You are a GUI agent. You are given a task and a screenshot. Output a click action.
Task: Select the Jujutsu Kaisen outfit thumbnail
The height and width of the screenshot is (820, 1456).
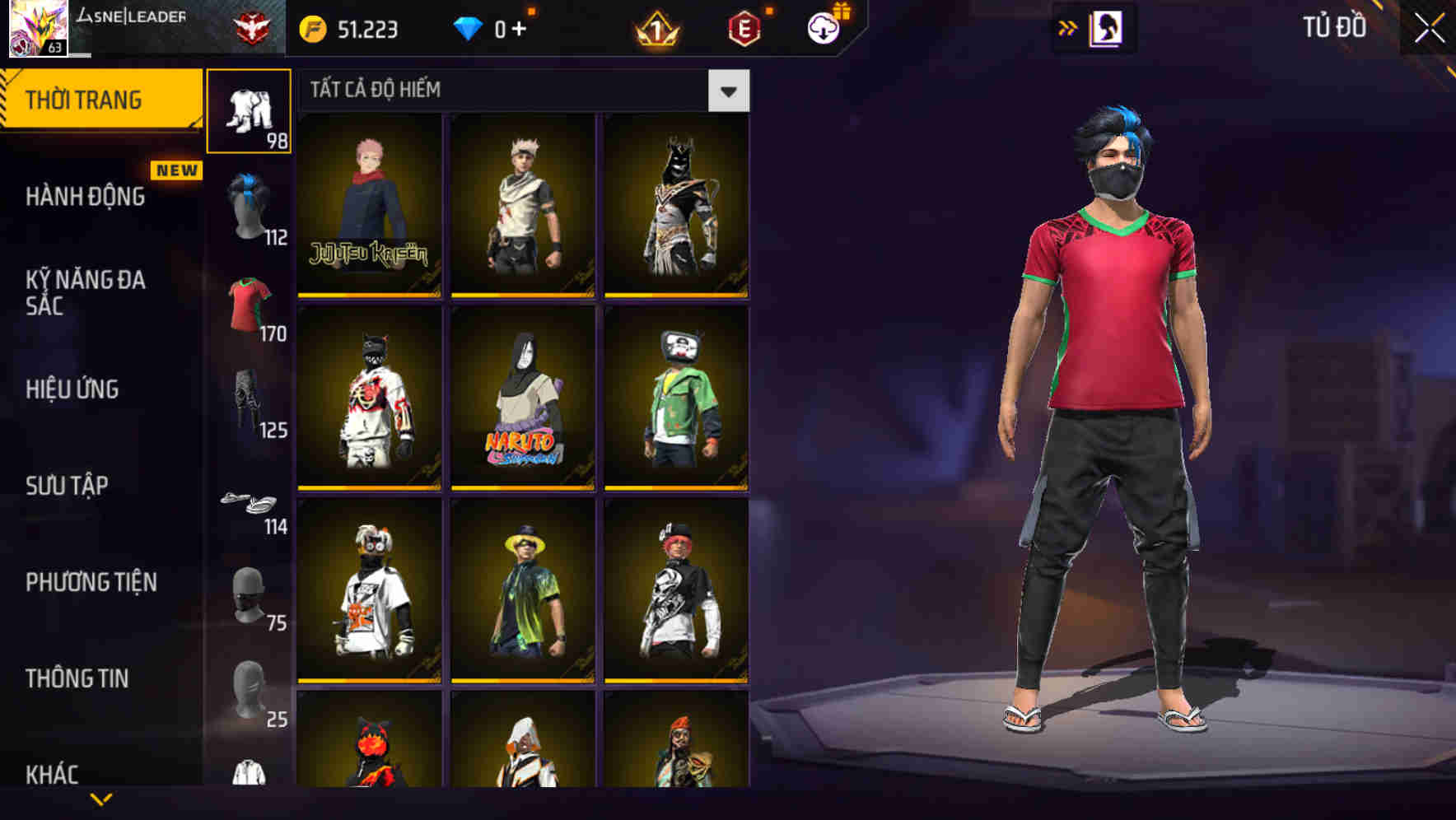click(368, 206)
